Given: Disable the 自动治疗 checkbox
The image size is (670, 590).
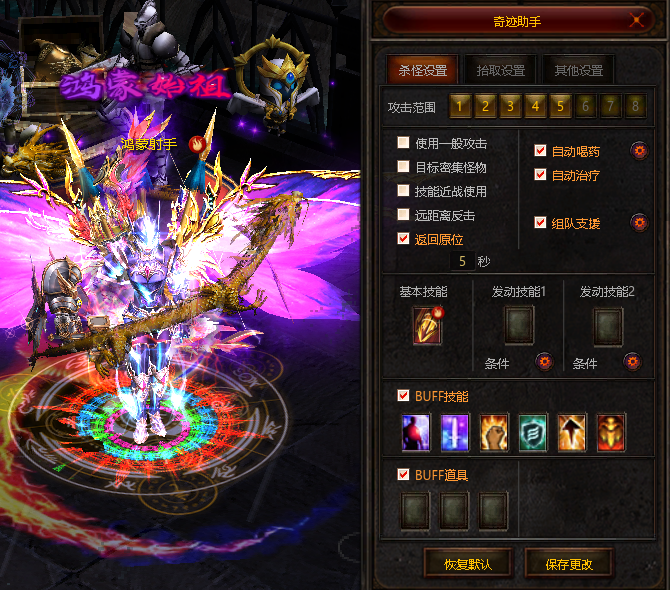Looking at the screenshot, I should pos(541,175).
